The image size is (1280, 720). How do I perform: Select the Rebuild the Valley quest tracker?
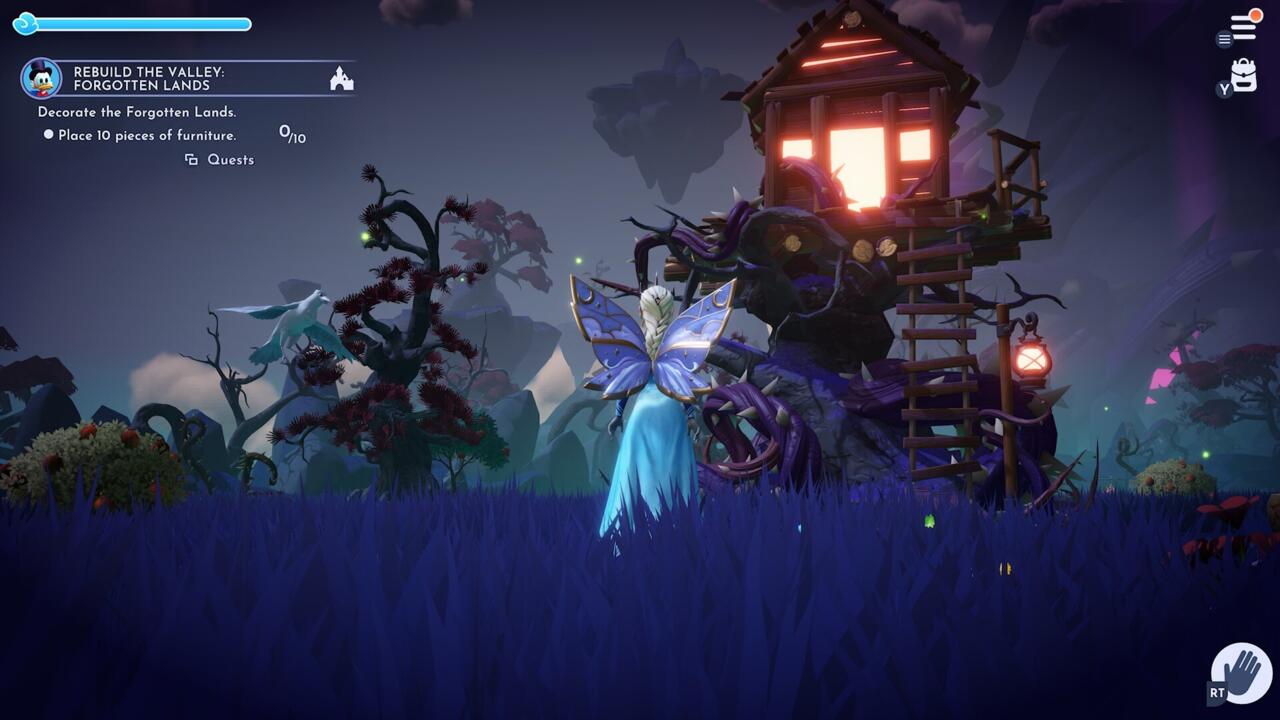188,78
